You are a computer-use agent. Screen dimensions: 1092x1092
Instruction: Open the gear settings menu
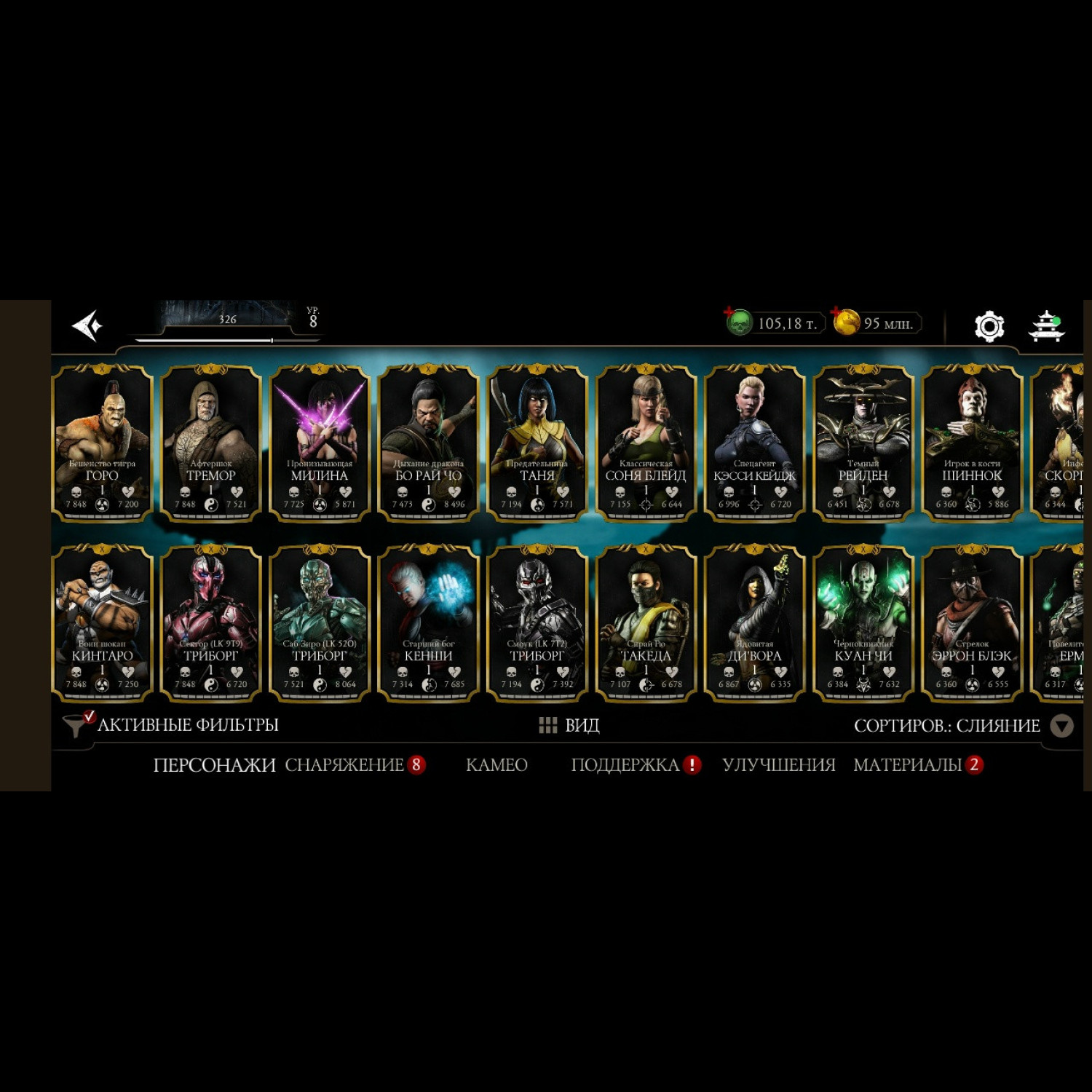989,325
